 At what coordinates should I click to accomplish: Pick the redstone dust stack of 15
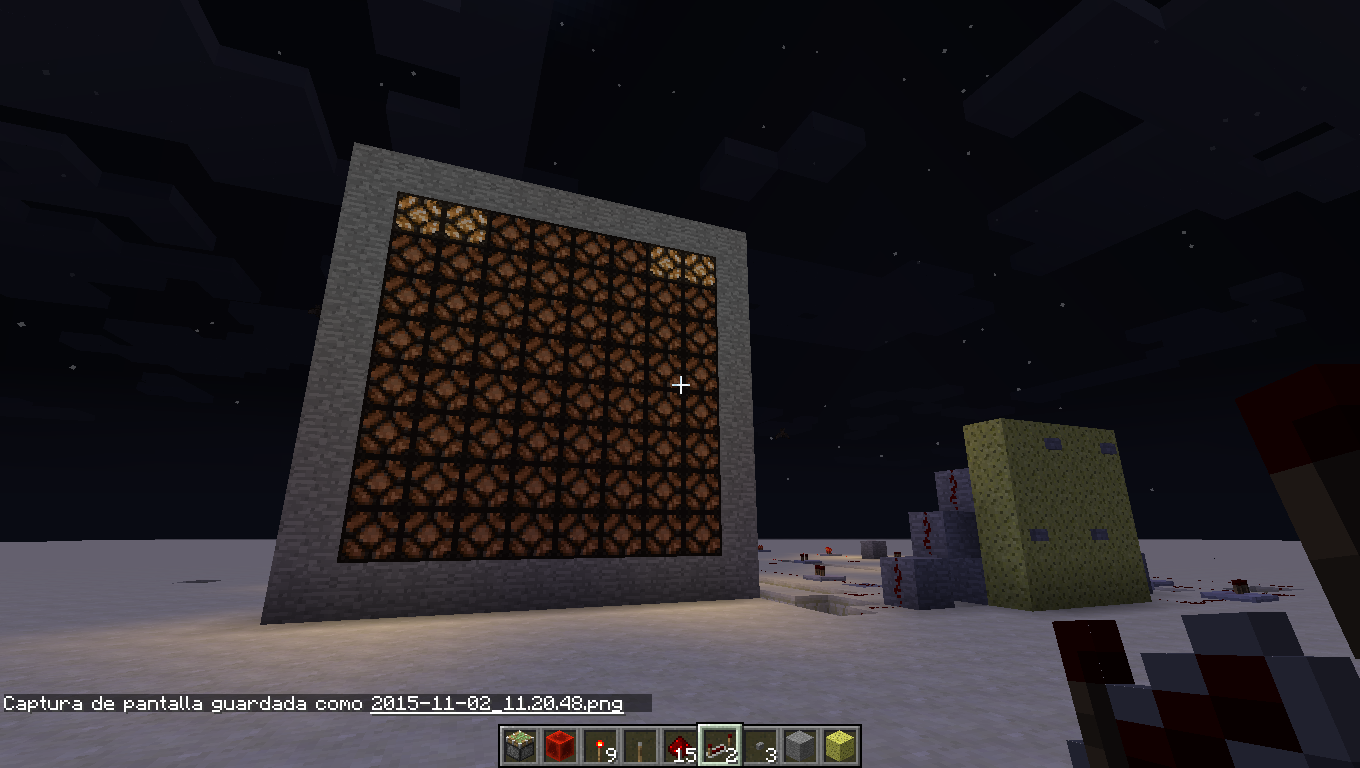click(680, 746)
